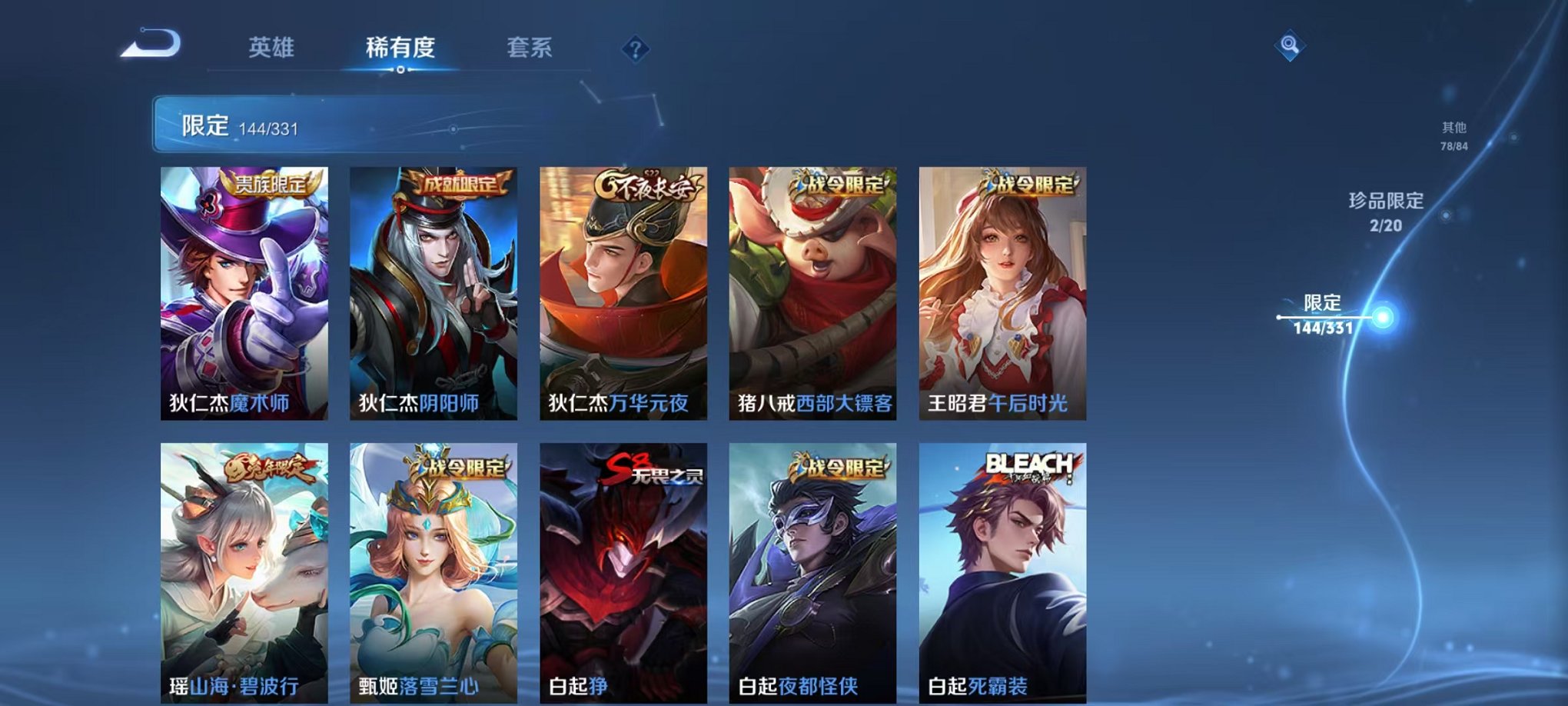Image resolution: width=1568 pixels, height=706 pixels.
Task: Open search via the magnifier icon
Action: [x=1291, y=44]
